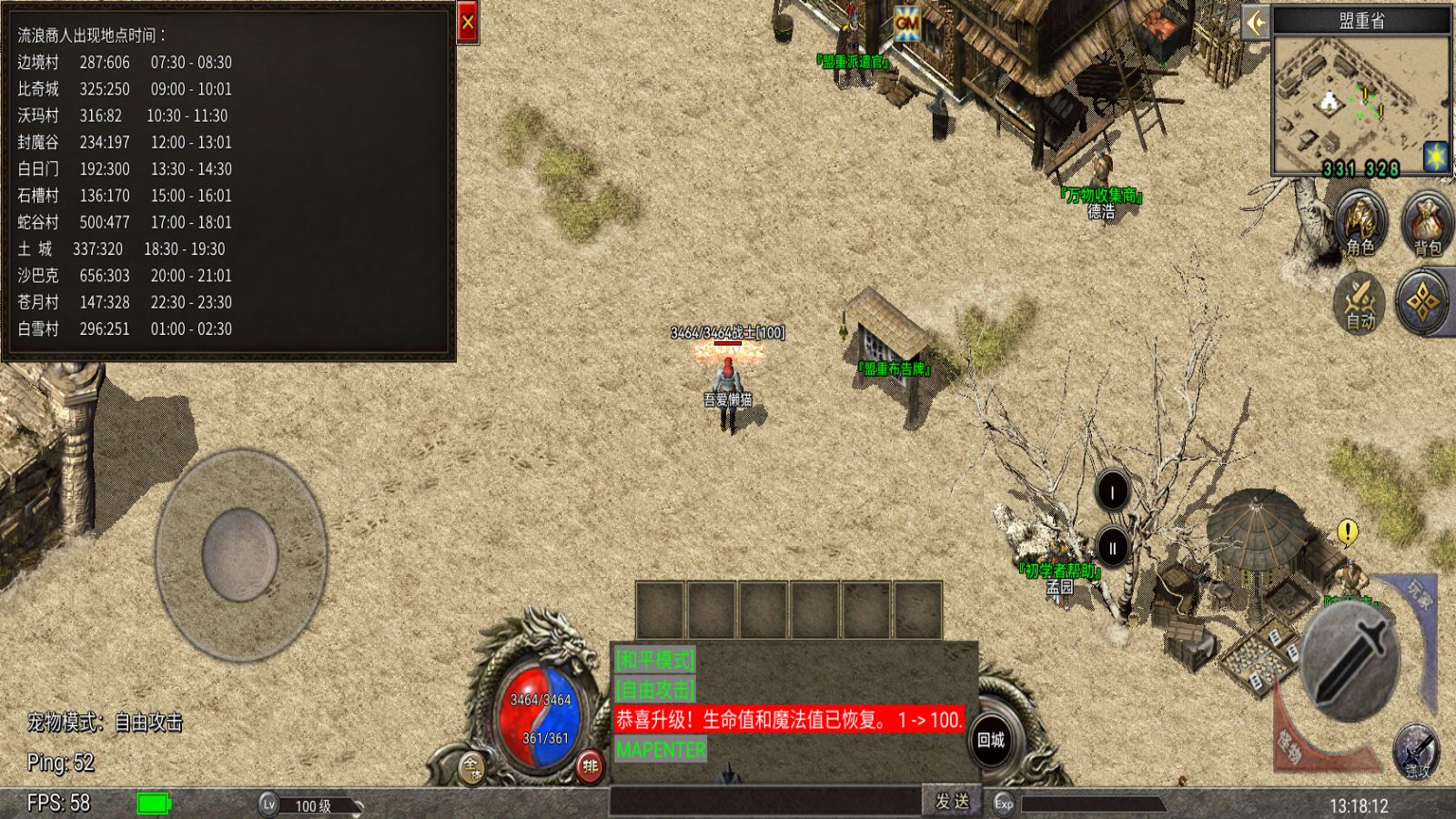Image resolution: width=1456 pixels, height=819 pixels.
Task: Tap the red 排 button
Action: [591, 766]
